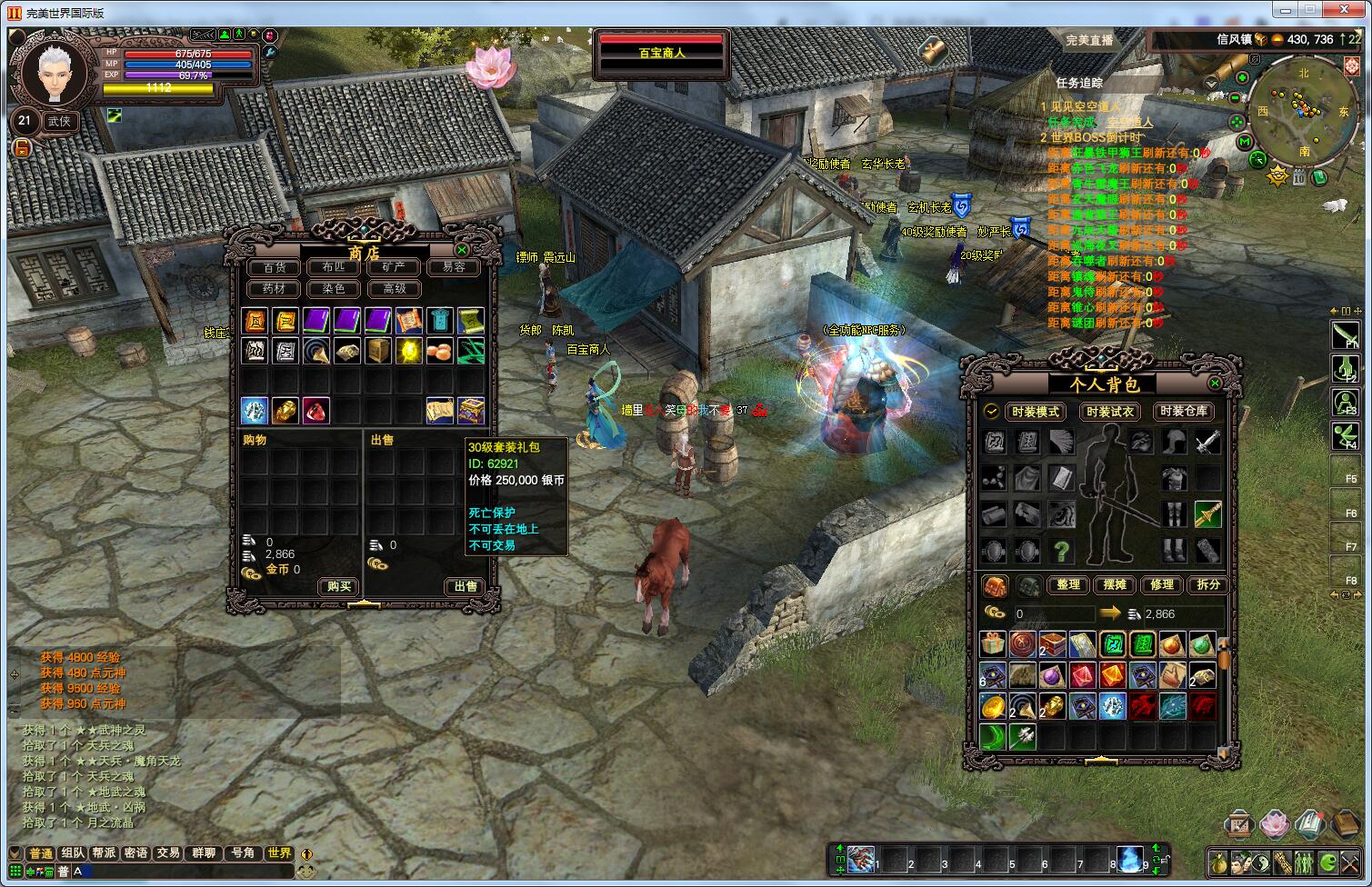Close the 个人背包 inventory window
Screen dimensions: 1372x887
(1216, 384)
